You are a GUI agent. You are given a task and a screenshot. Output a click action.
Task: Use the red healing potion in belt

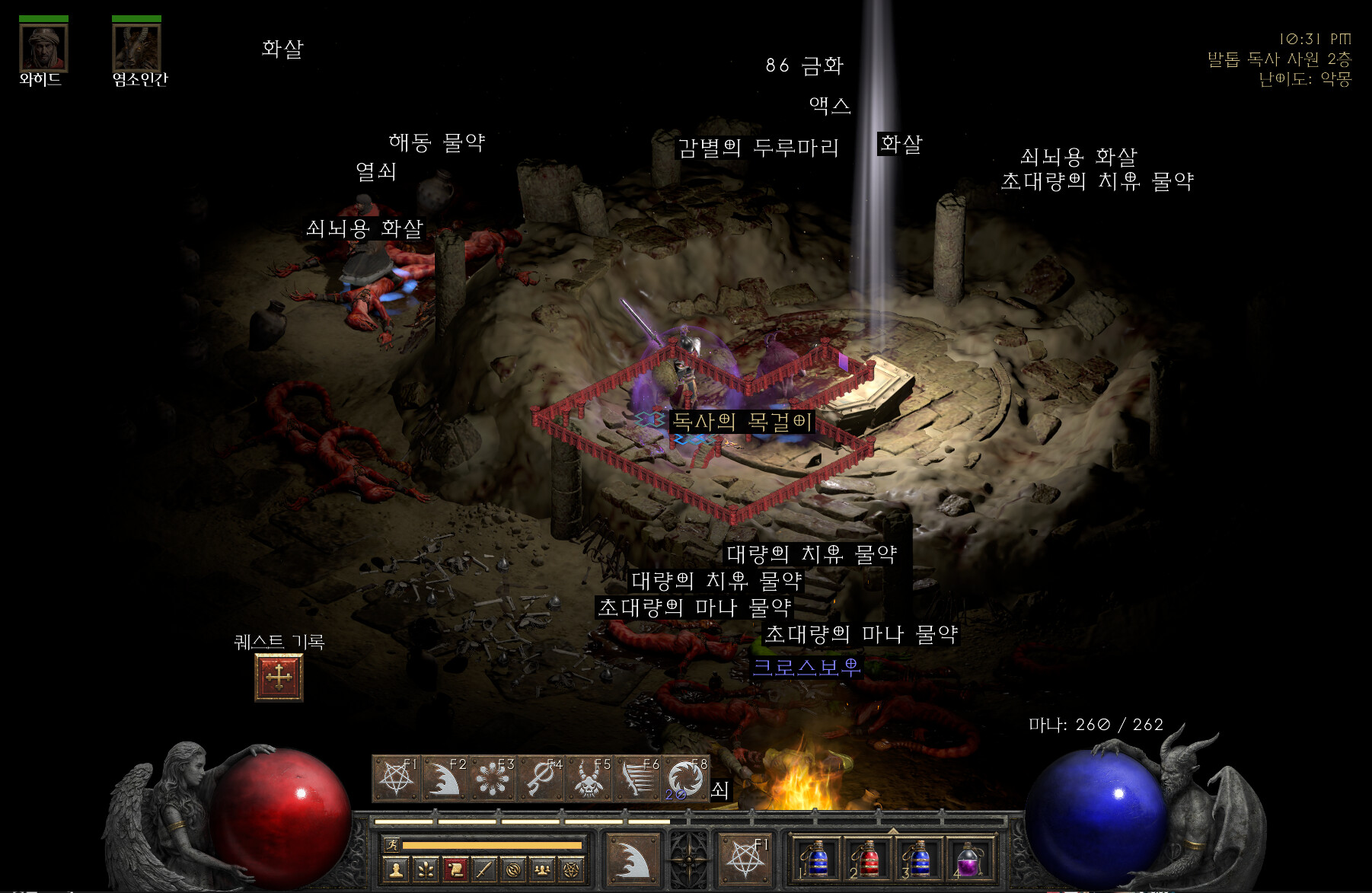click(867, 860)
